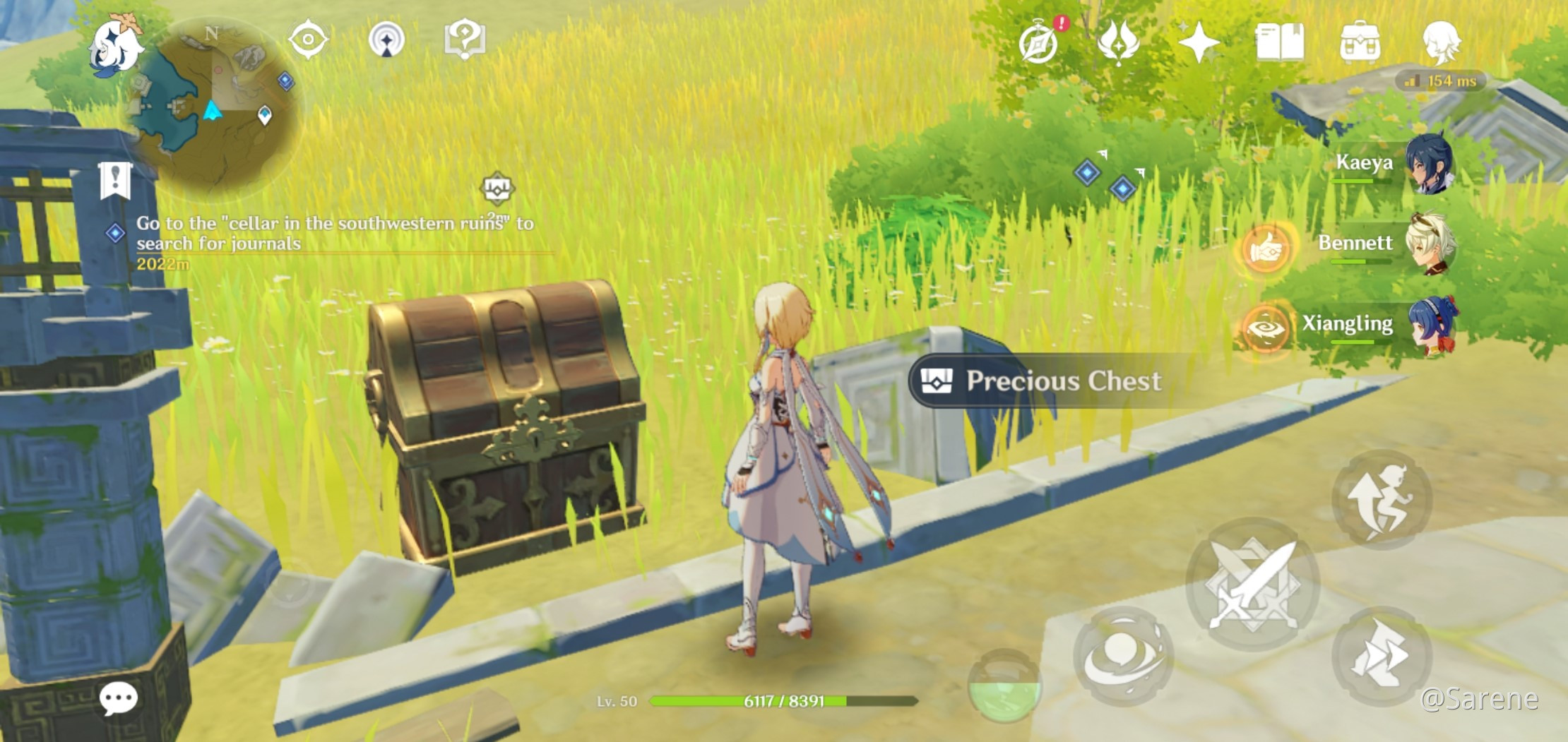
Task: Open the Events page via compass icon
Action: [1038, 44]
